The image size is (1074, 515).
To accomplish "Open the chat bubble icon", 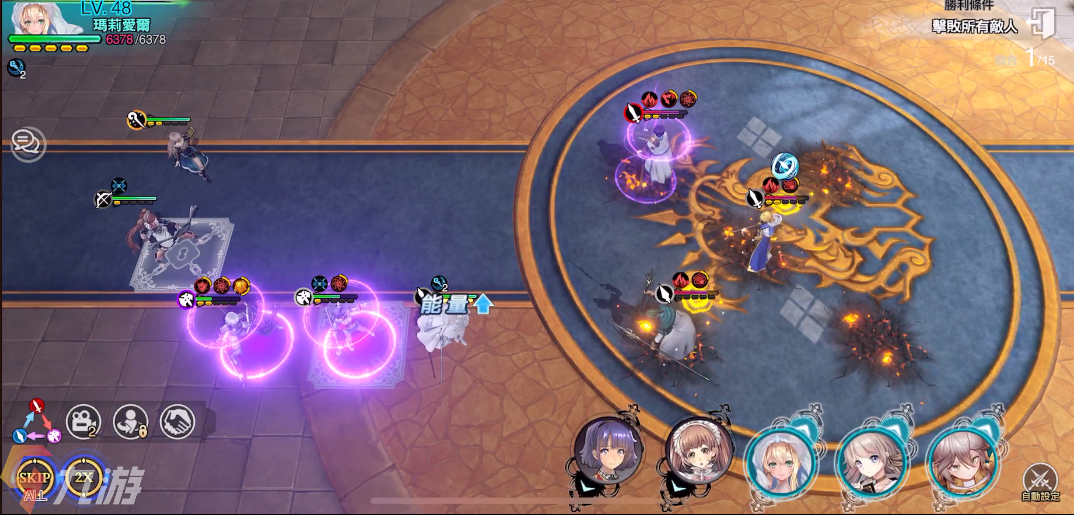I will (27, 145).
